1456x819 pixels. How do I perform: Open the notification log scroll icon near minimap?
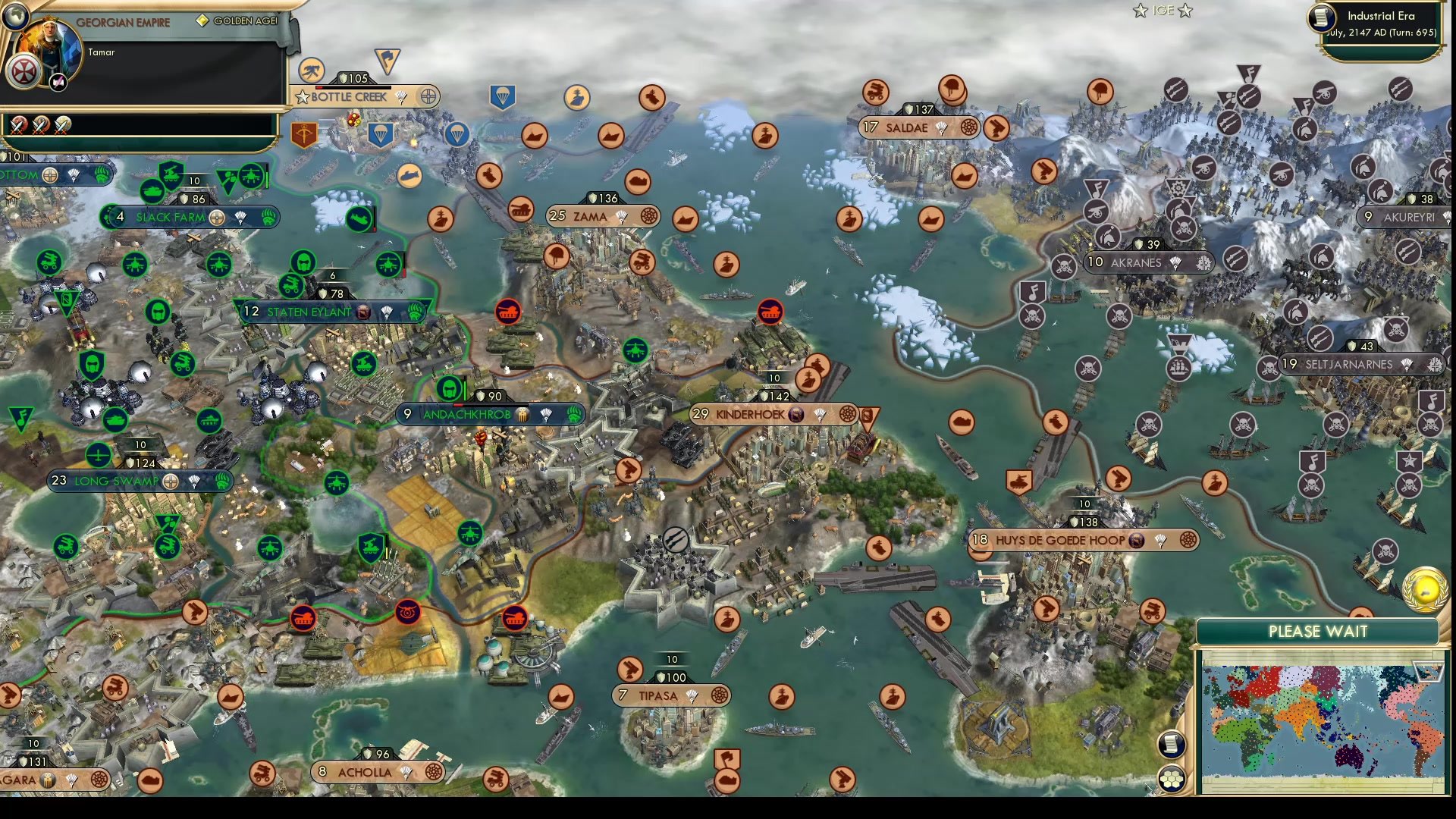tap(1172, 745)
